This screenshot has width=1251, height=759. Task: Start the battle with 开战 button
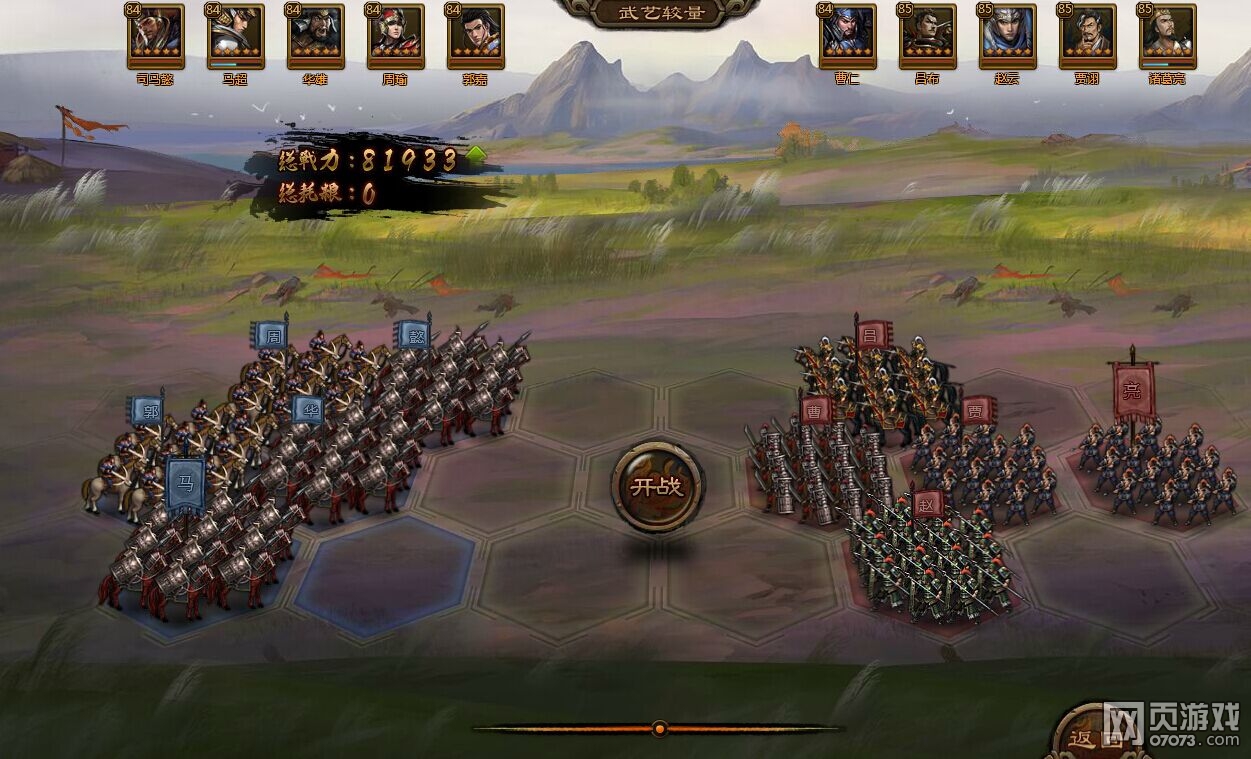[657, 487]
